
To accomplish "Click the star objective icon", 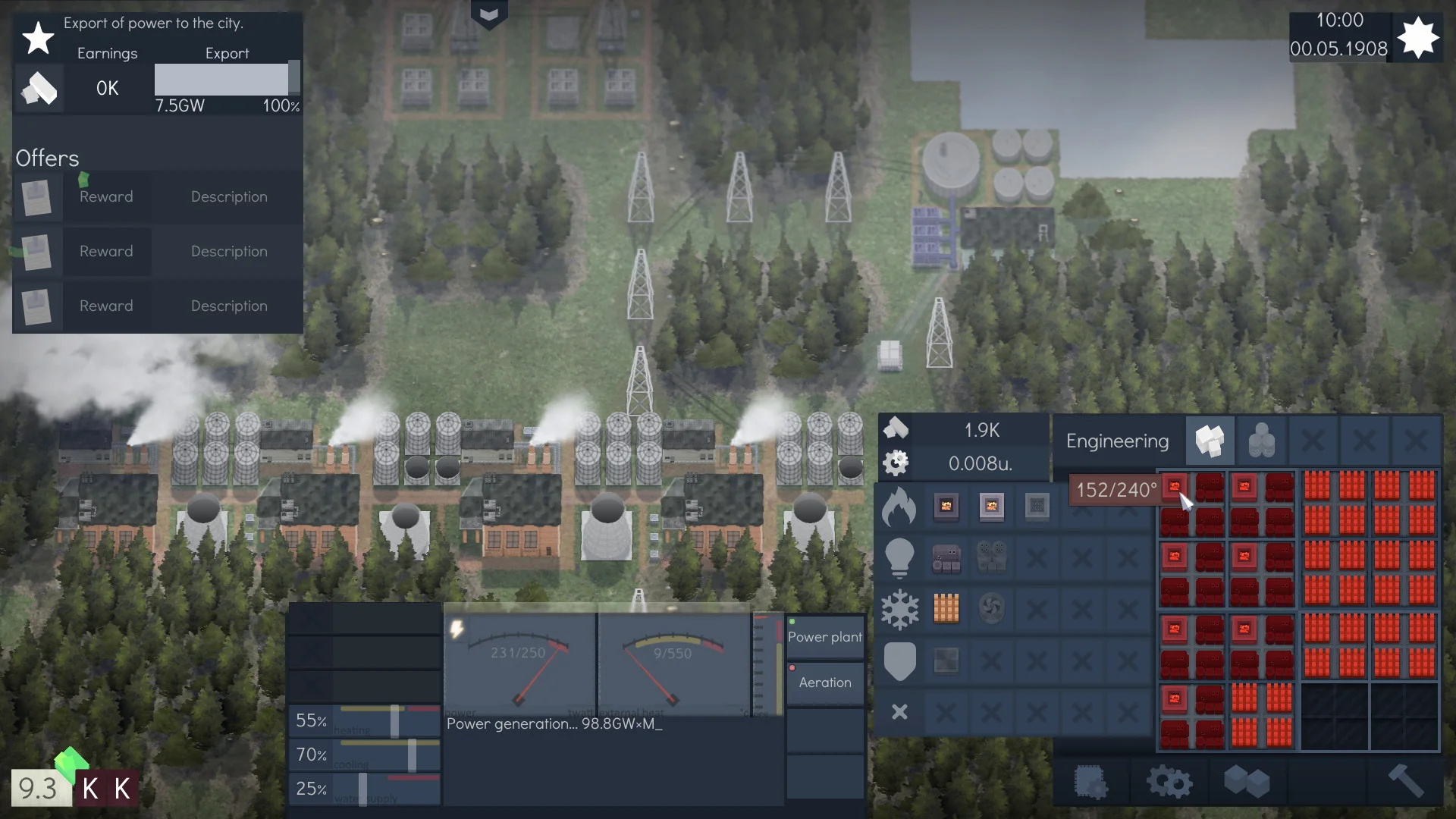I will click(38, 38).
